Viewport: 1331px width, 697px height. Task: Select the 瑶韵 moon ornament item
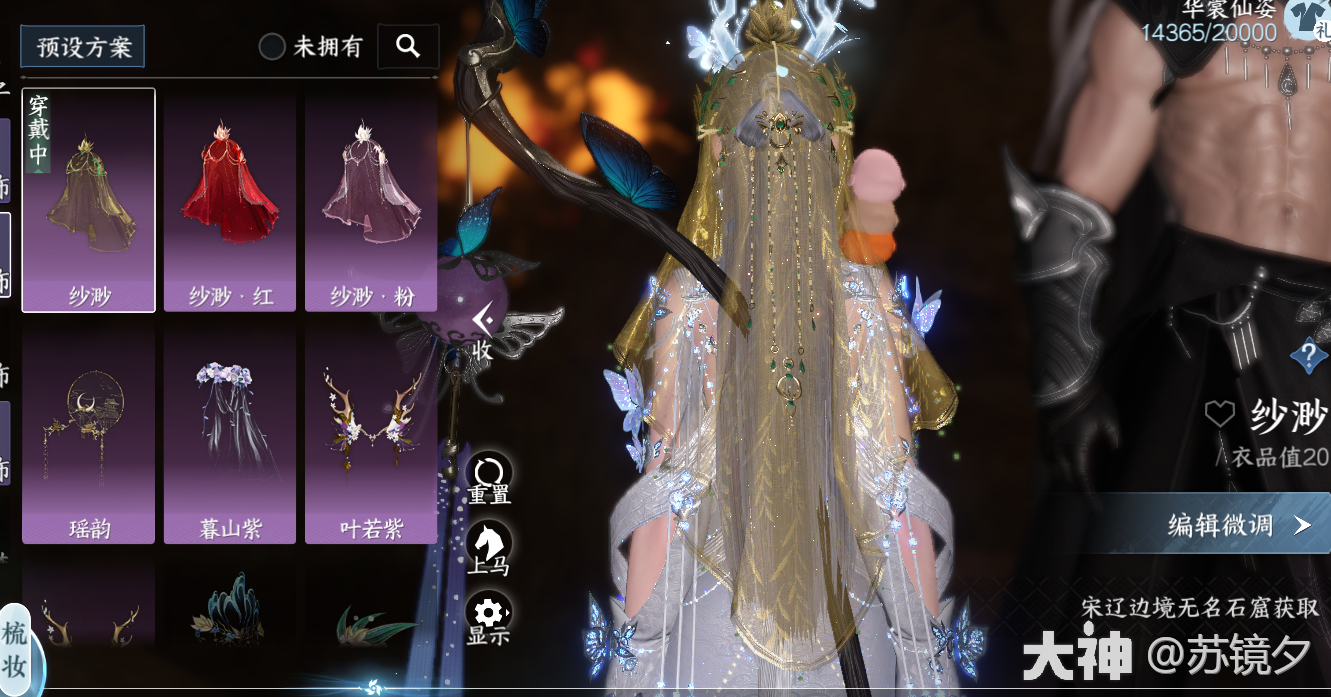click(89, 435)
